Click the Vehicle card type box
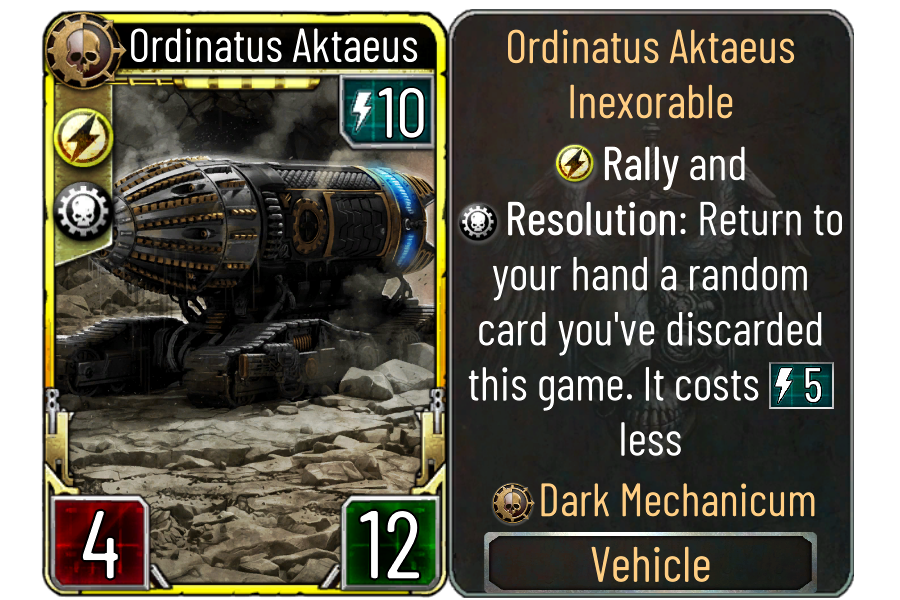 click(x=650, y=564)
